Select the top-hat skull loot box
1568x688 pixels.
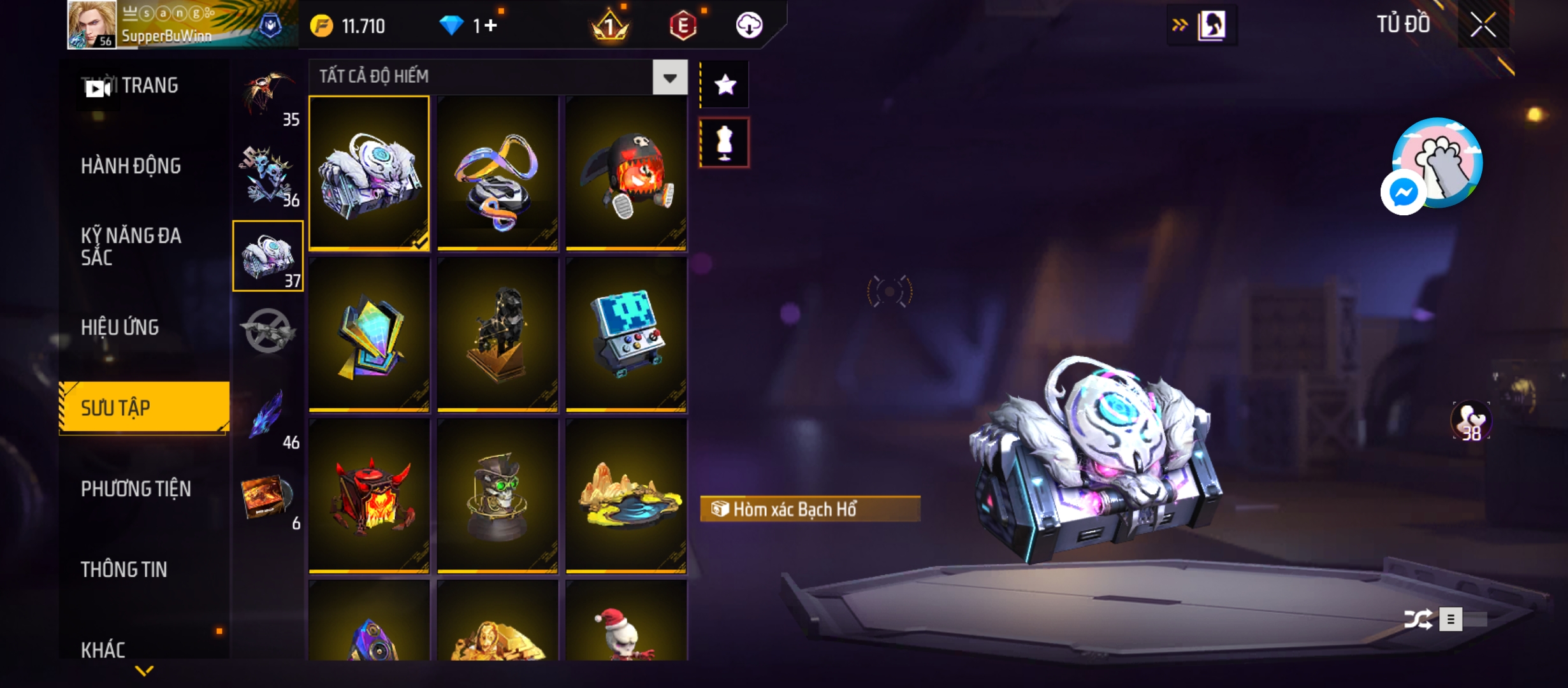pyautogui.click(x=498, y=496)
